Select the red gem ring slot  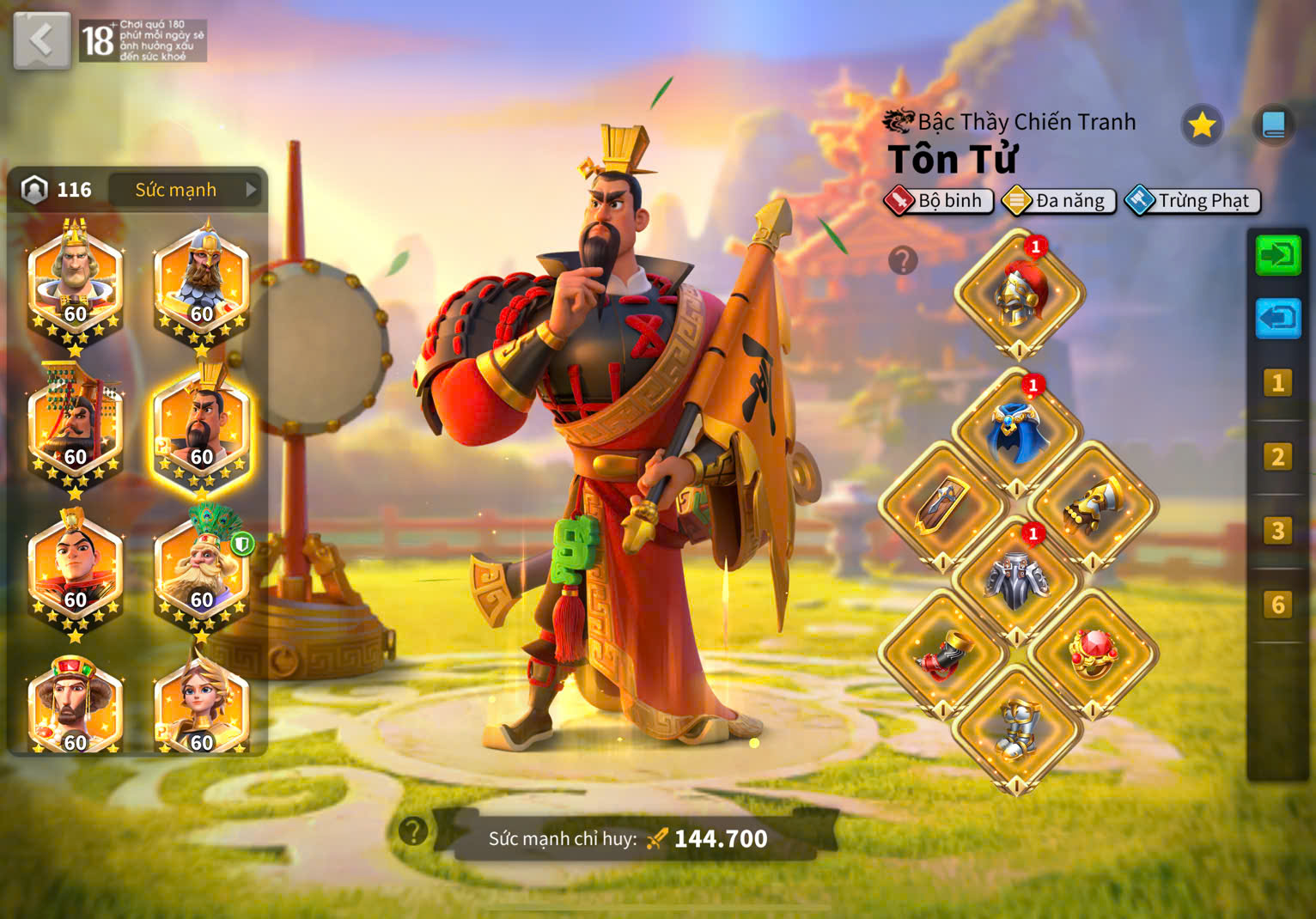pos(1093,654)
